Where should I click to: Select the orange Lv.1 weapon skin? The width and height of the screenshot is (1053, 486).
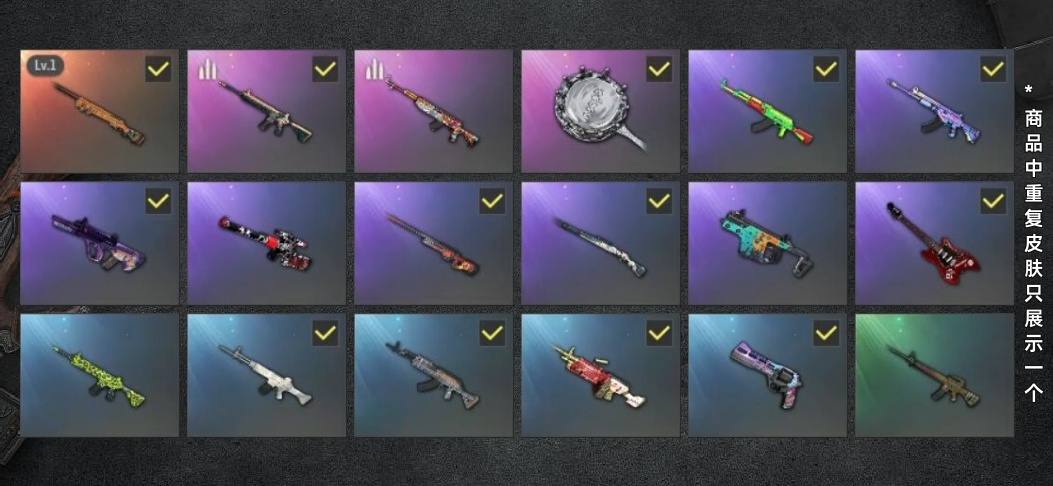pos(99,112)
